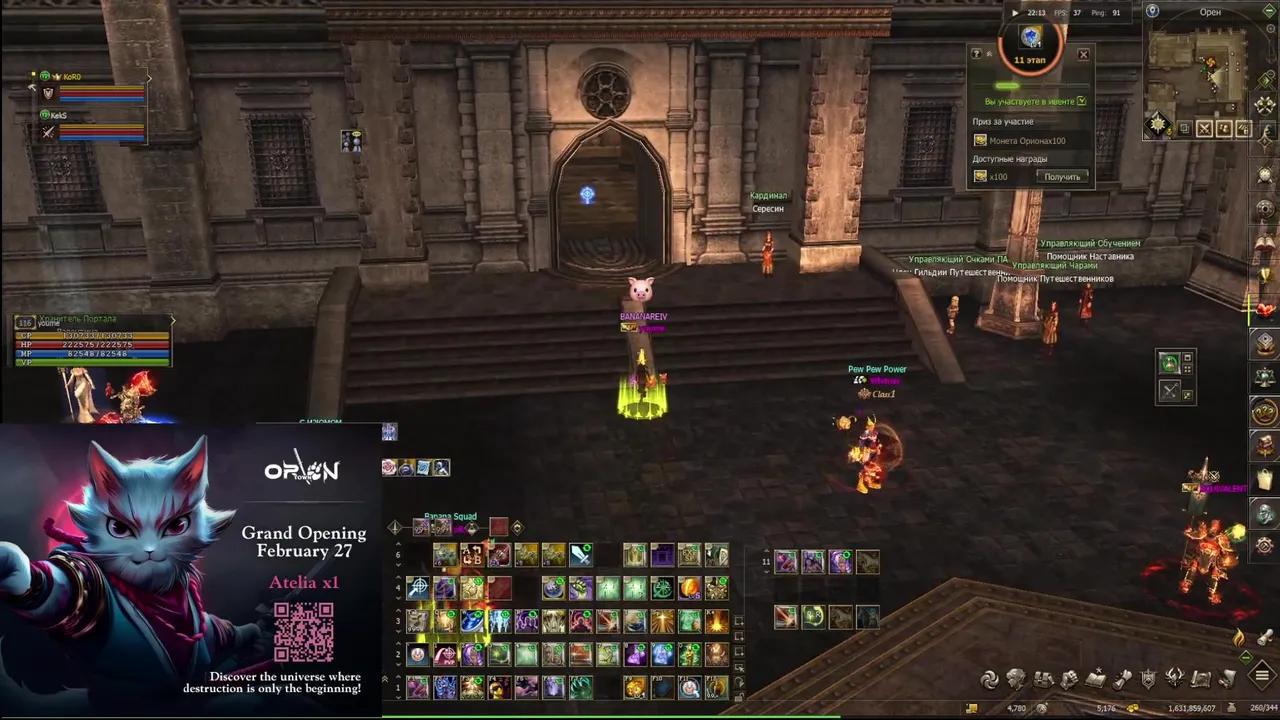This screenshot has width=1280, height=720.
Task: Select the sword attack skill on hotbar row 6
Action: (x=580, y=555)
